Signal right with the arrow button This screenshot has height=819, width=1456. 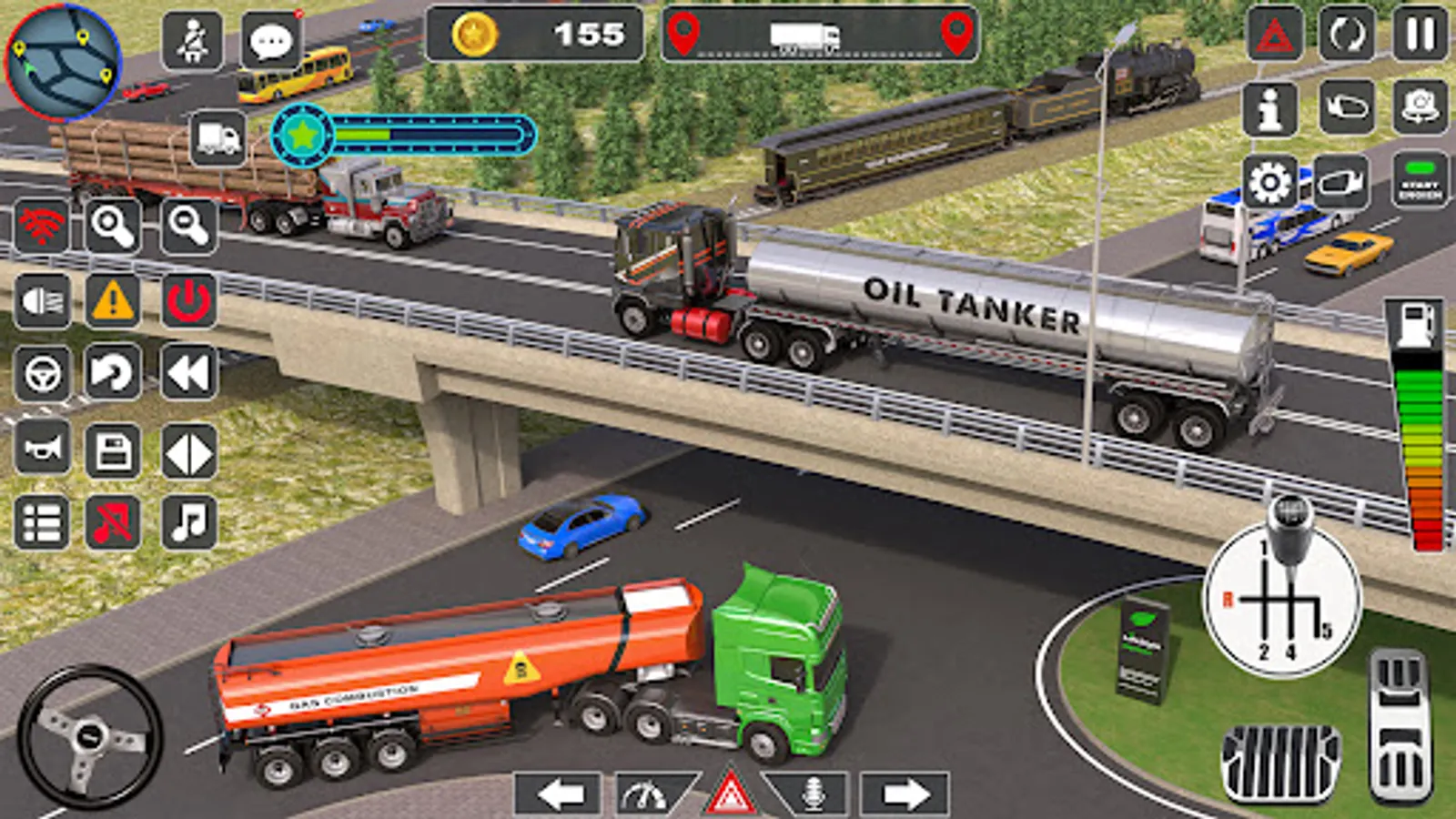click(904, 794)
